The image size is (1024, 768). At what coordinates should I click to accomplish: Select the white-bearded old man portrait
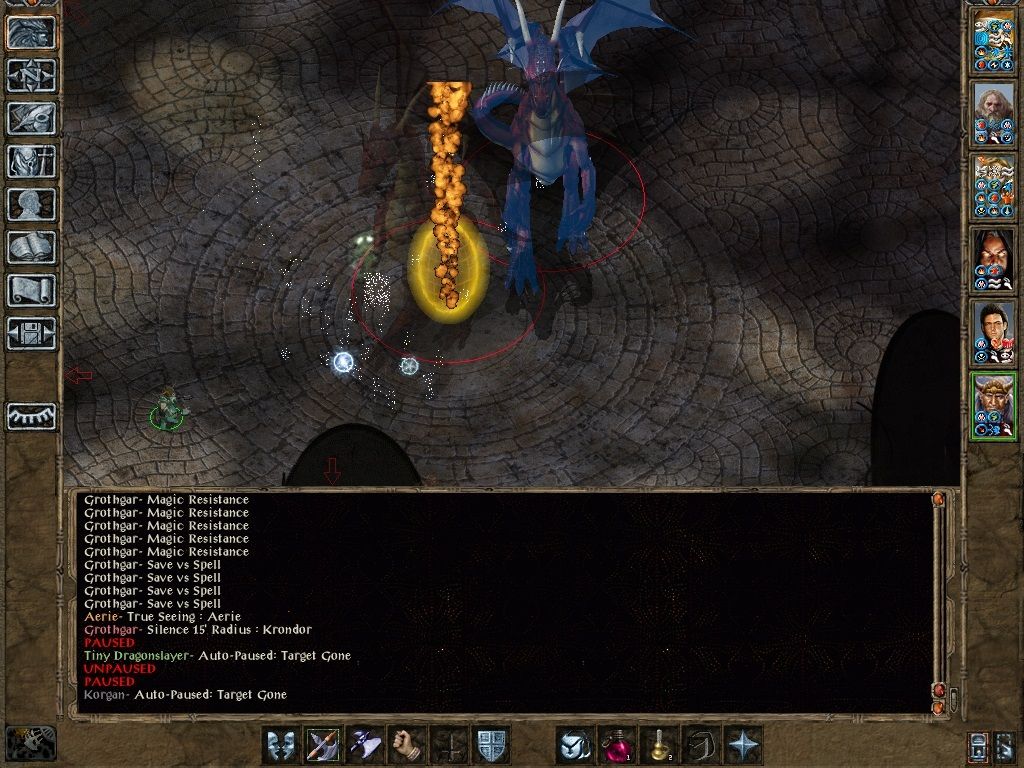click(x=994, y=115)
